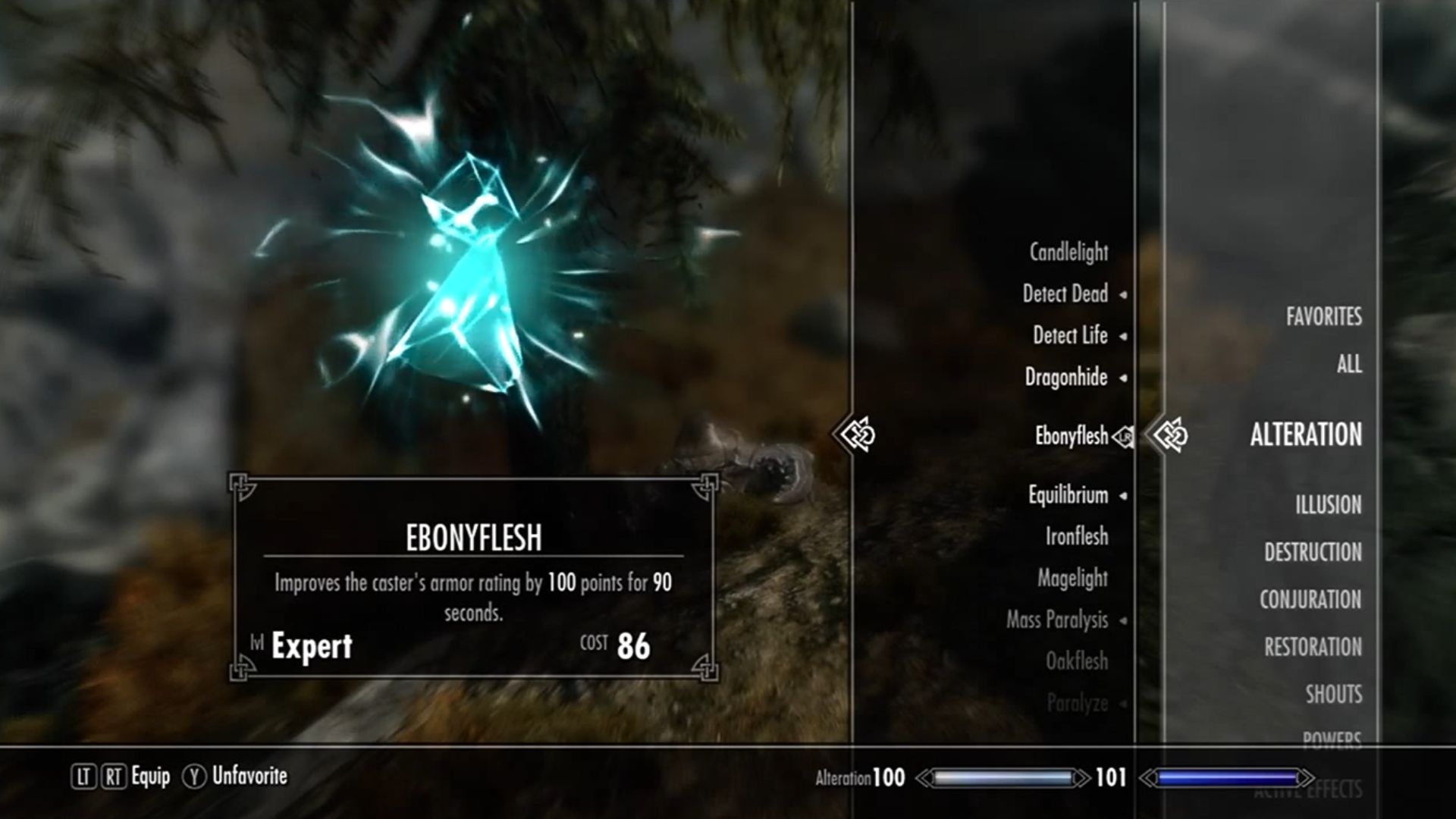Viewport: 1456px width, 819px height.
Task: Switch to the Illusion category
Action: (x=1328, y=505)
